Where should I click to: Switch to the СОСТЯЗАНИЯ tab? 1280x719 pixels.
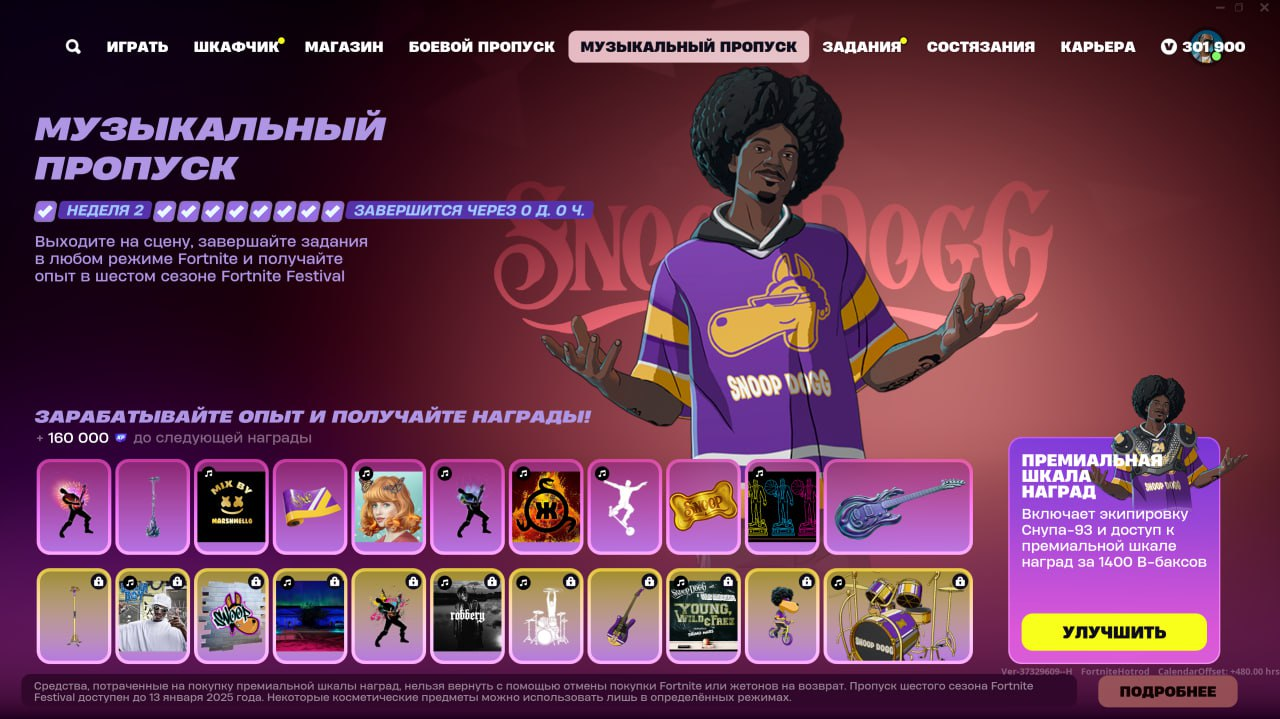980,47
